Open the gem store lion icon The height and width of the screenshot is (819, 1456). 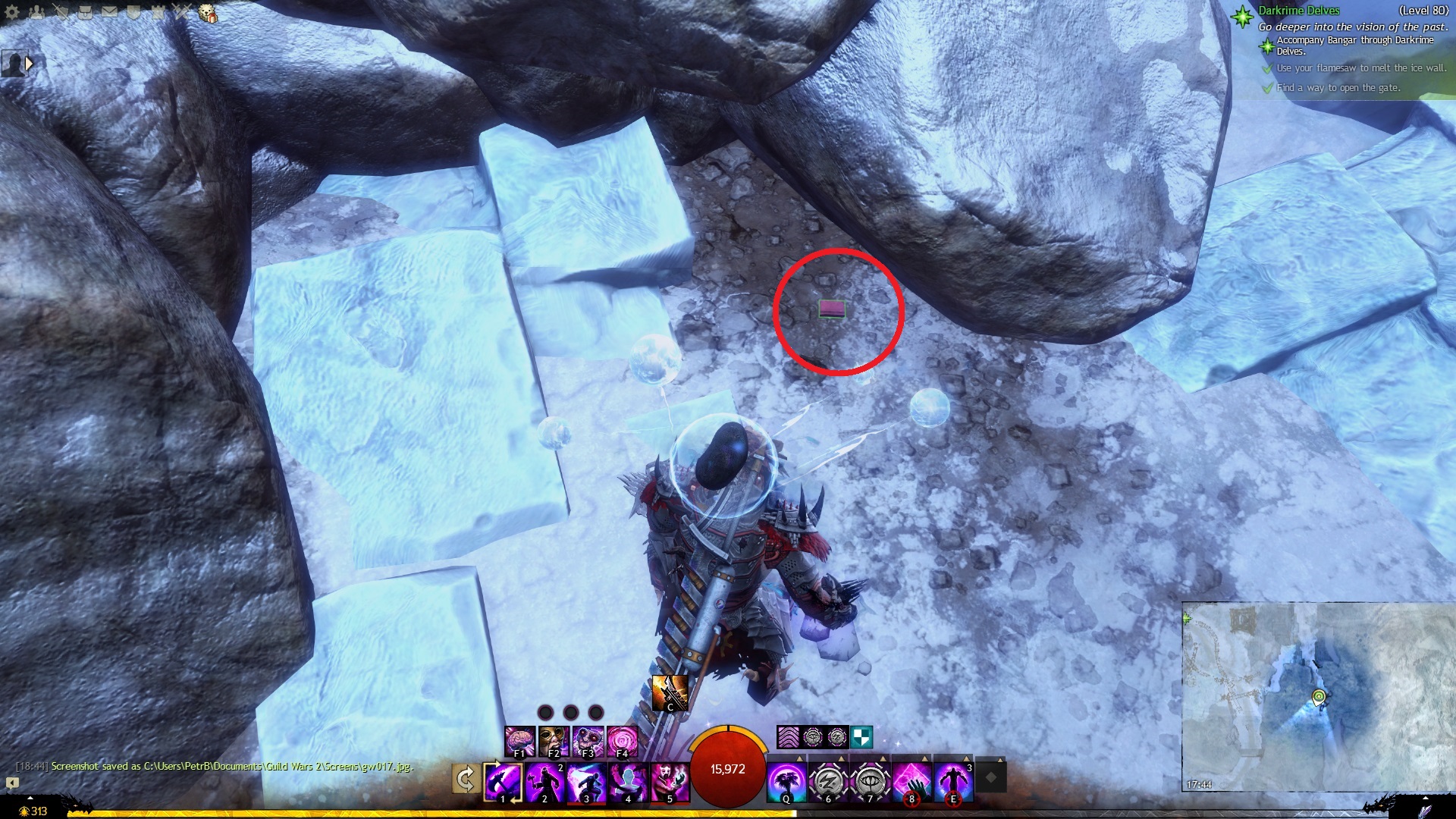pyautogui.click(x=207, y=13)
